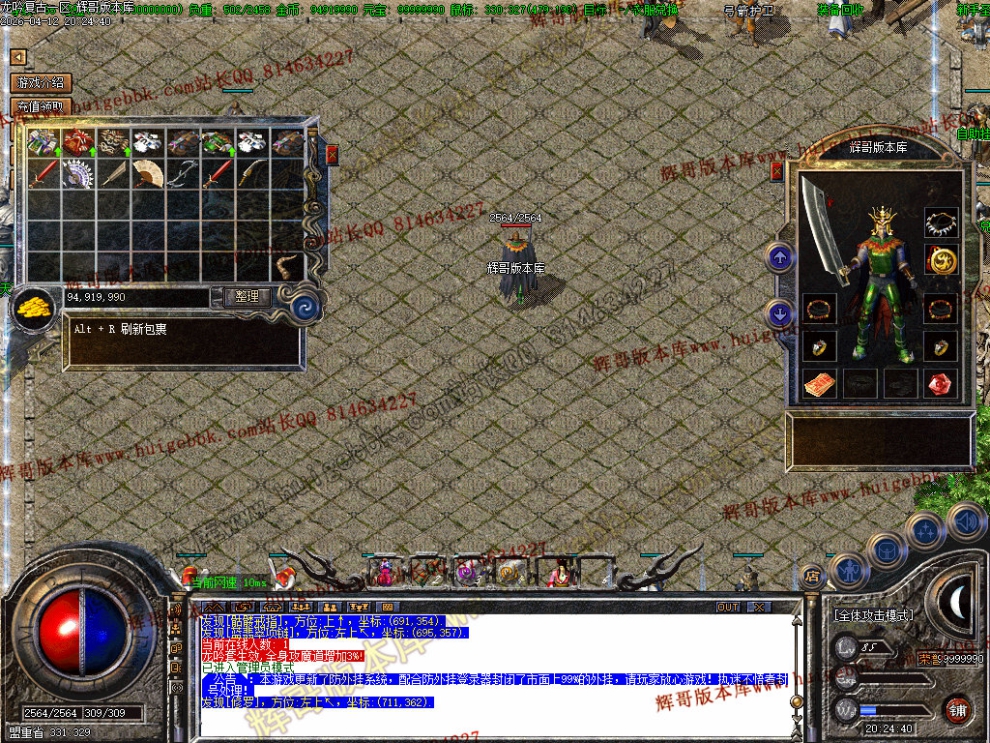Click the 整理 sort inventory button

247,297
